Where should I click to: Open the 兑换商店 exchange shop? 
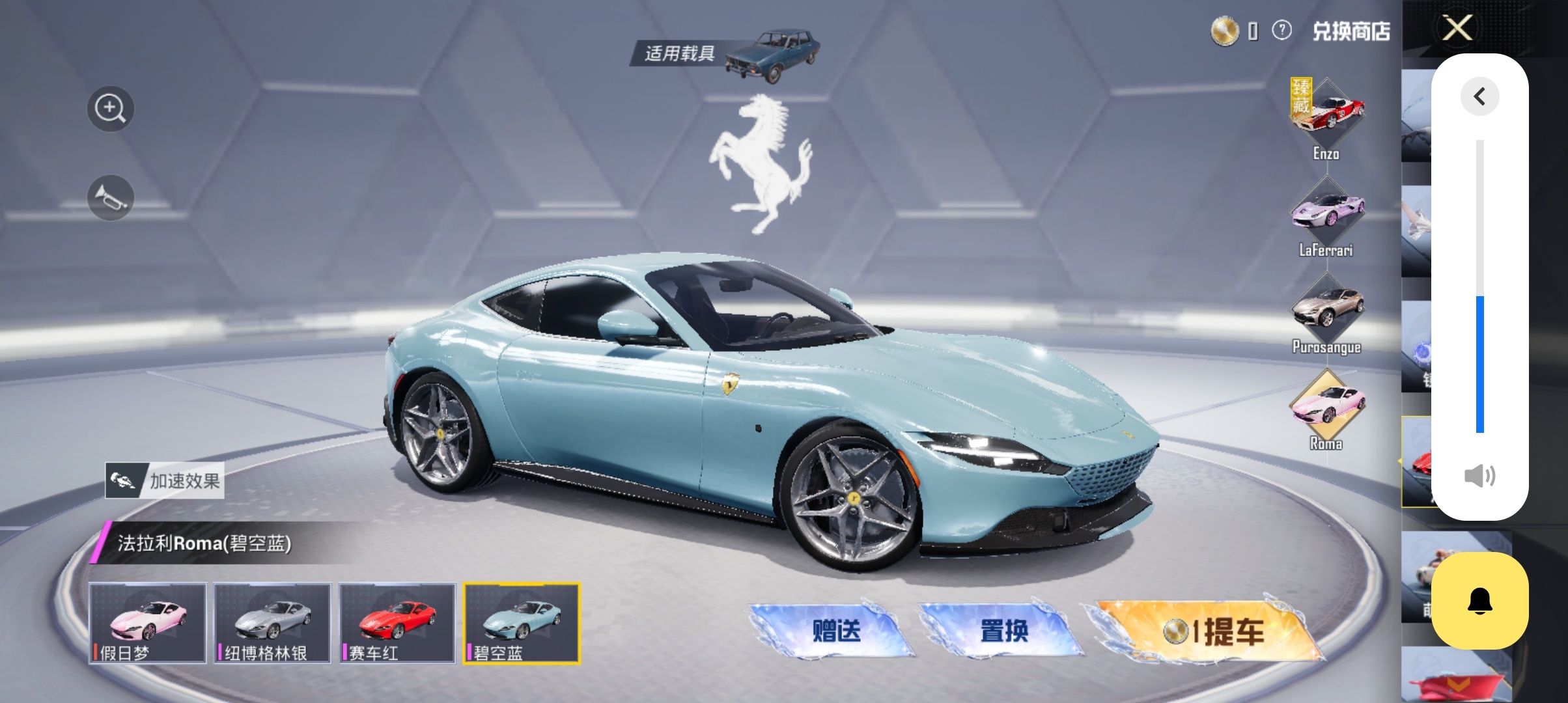1351,31
